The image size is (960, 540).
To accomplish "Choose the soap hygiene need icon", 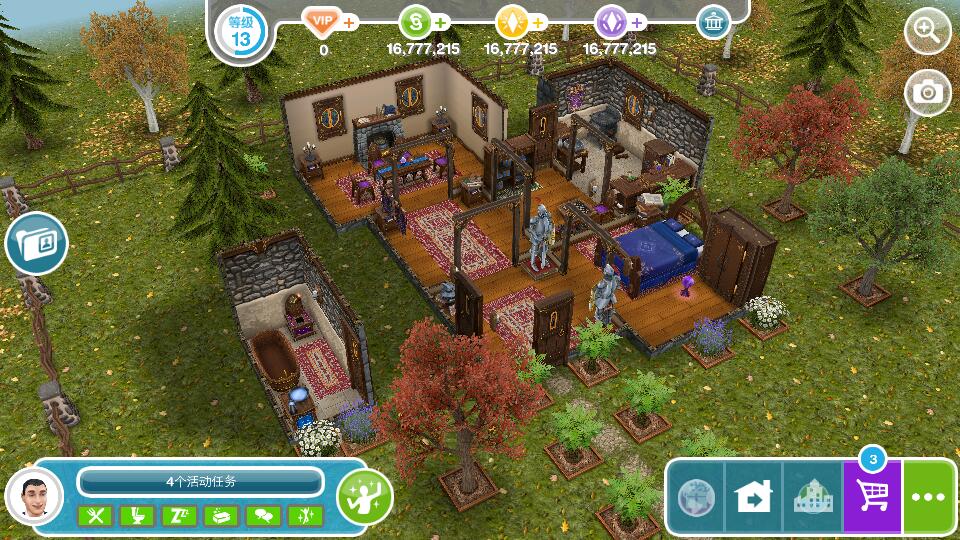I will [222, 516].
